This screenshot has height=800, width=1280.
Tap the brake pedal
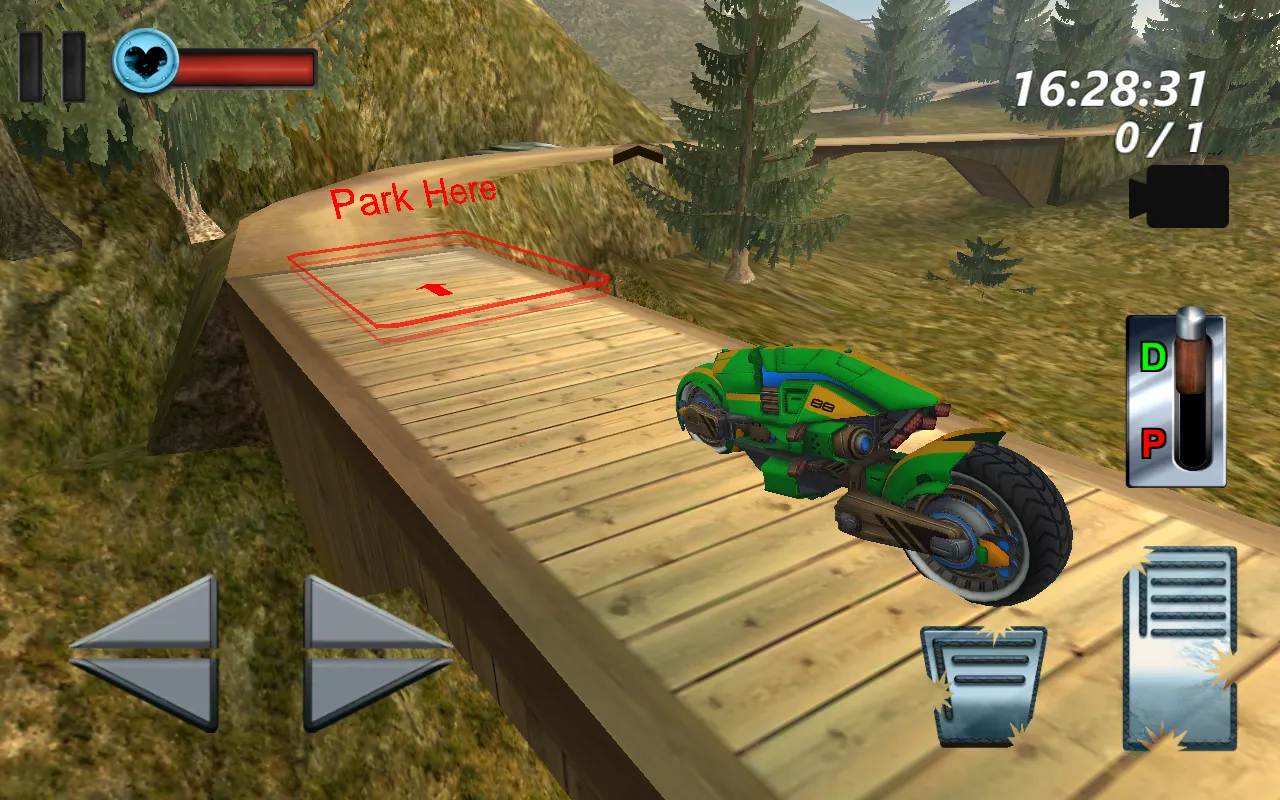click(x=984, y=685)
